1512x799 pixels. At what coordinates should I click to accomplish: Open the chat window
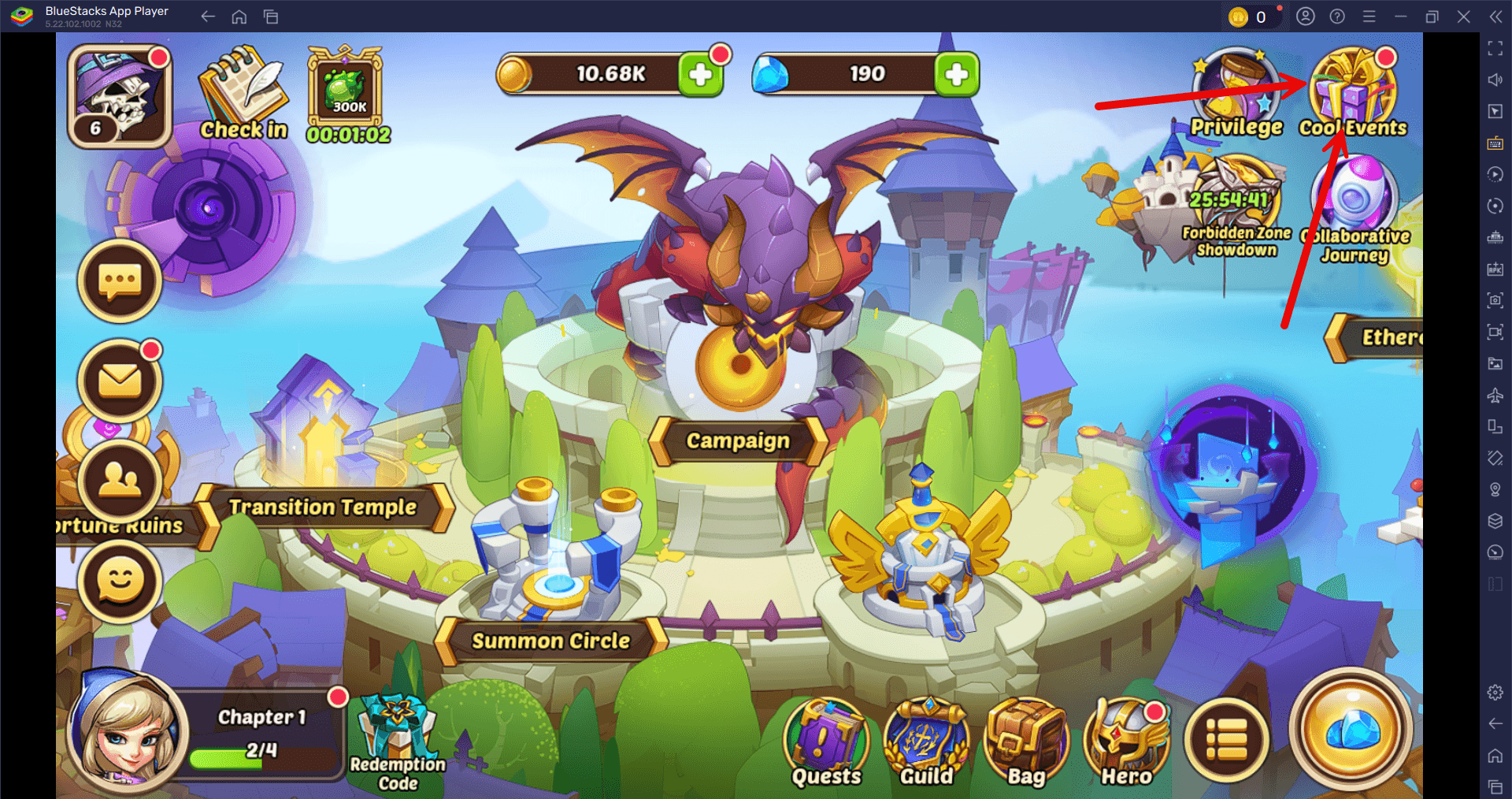point(119,281)
